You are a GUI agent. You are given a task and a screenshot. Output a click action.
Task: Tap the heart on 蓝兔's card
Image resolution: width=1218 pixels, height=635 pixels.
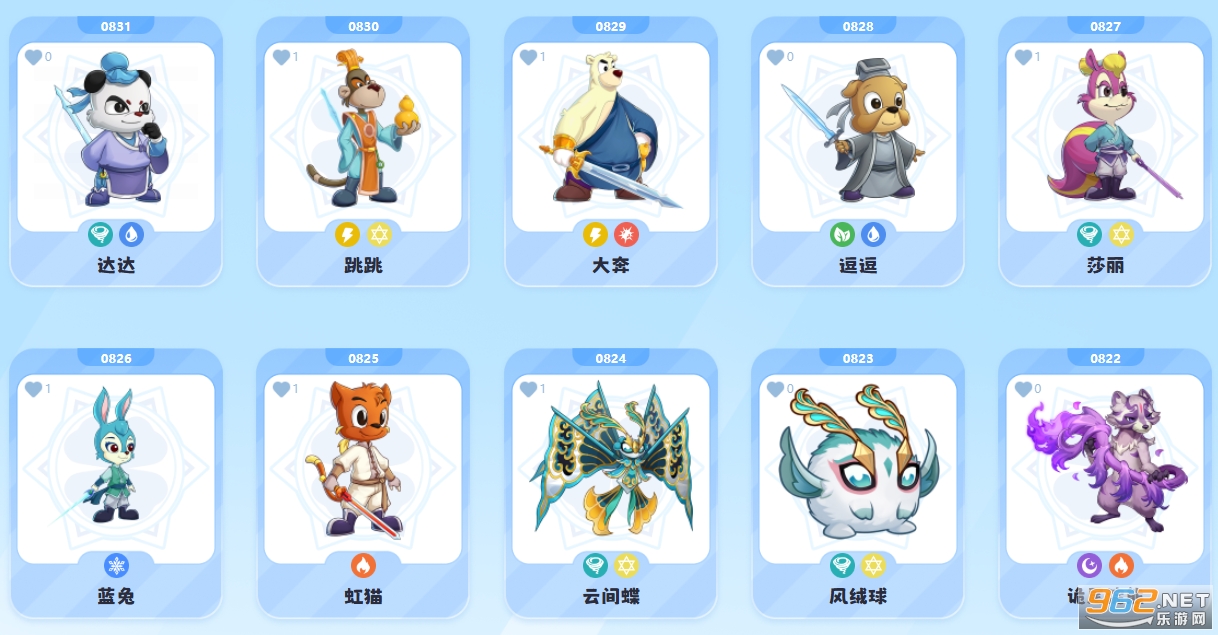(x=33, y=389)
